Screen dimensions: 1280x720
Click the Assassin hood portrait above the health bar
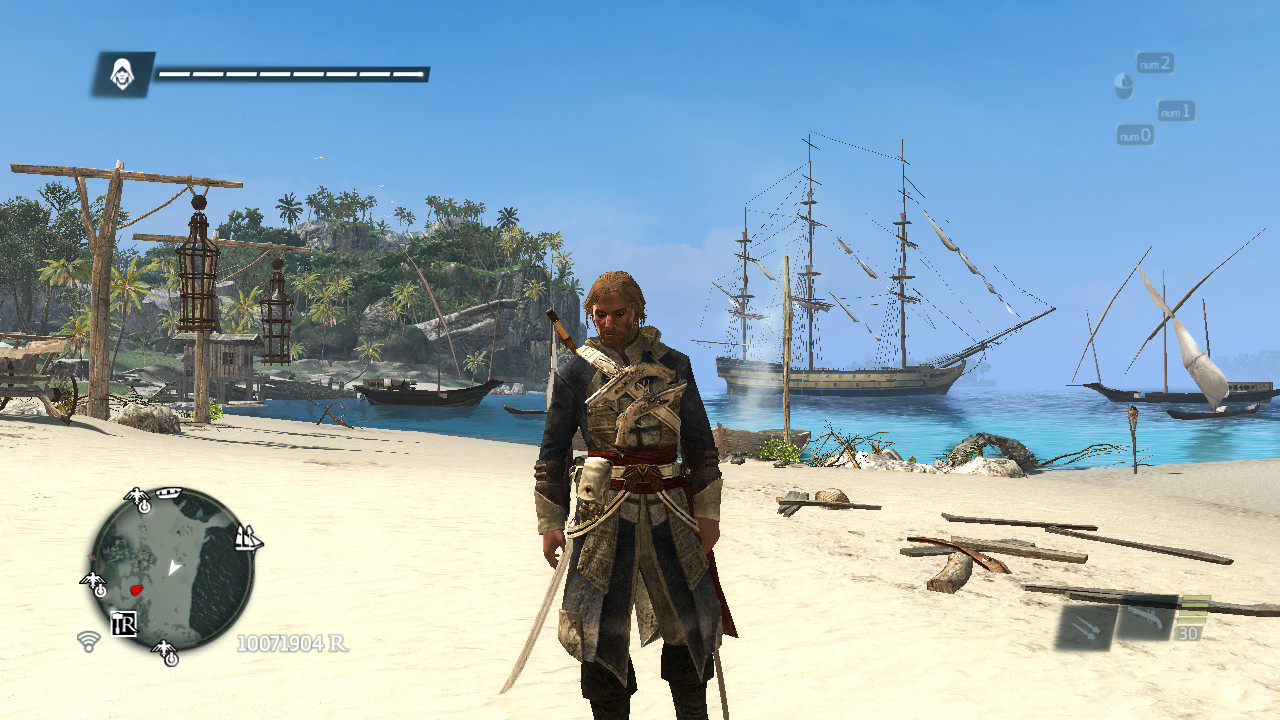pos(125,71)
